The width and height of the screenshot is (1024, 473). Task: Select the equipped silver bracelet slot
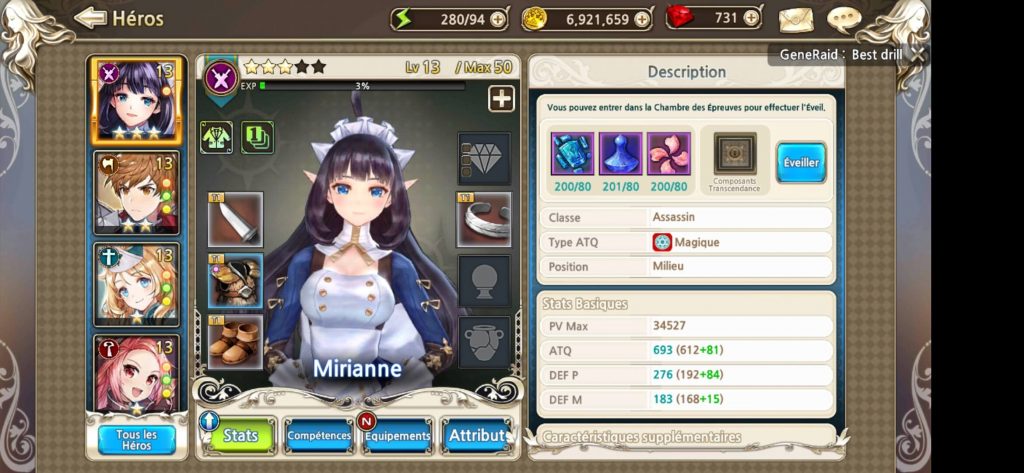[485, 219]
